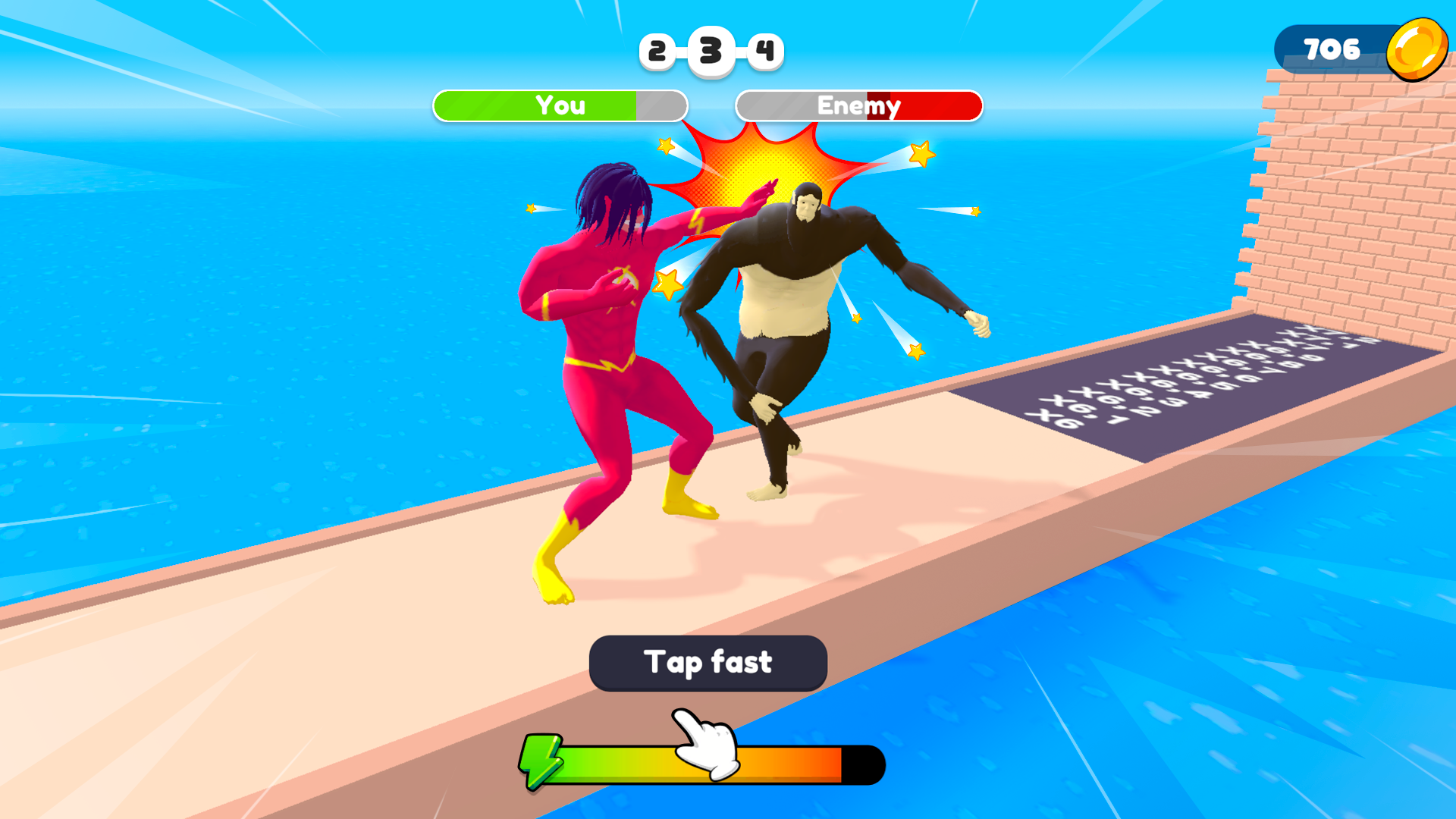The height and width of the screenshot is (819, 1456).
Task: Select level node 3 at top
Action: point(710,49)
